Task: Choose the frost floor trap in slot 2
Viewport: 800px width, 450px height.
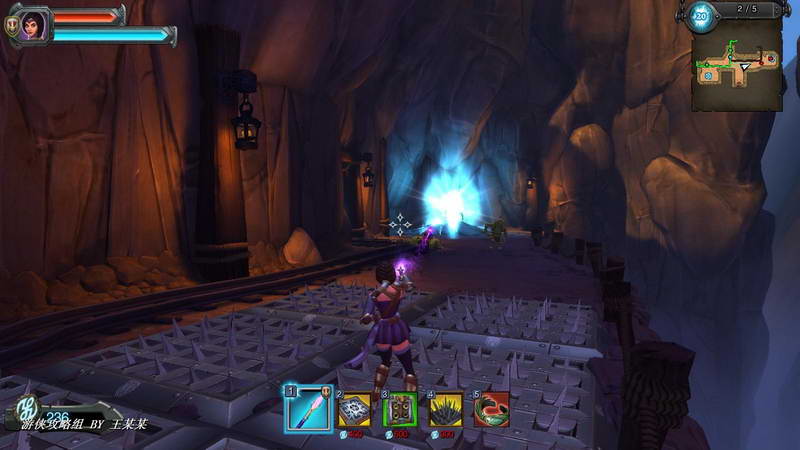Action: tap(354, 408)
